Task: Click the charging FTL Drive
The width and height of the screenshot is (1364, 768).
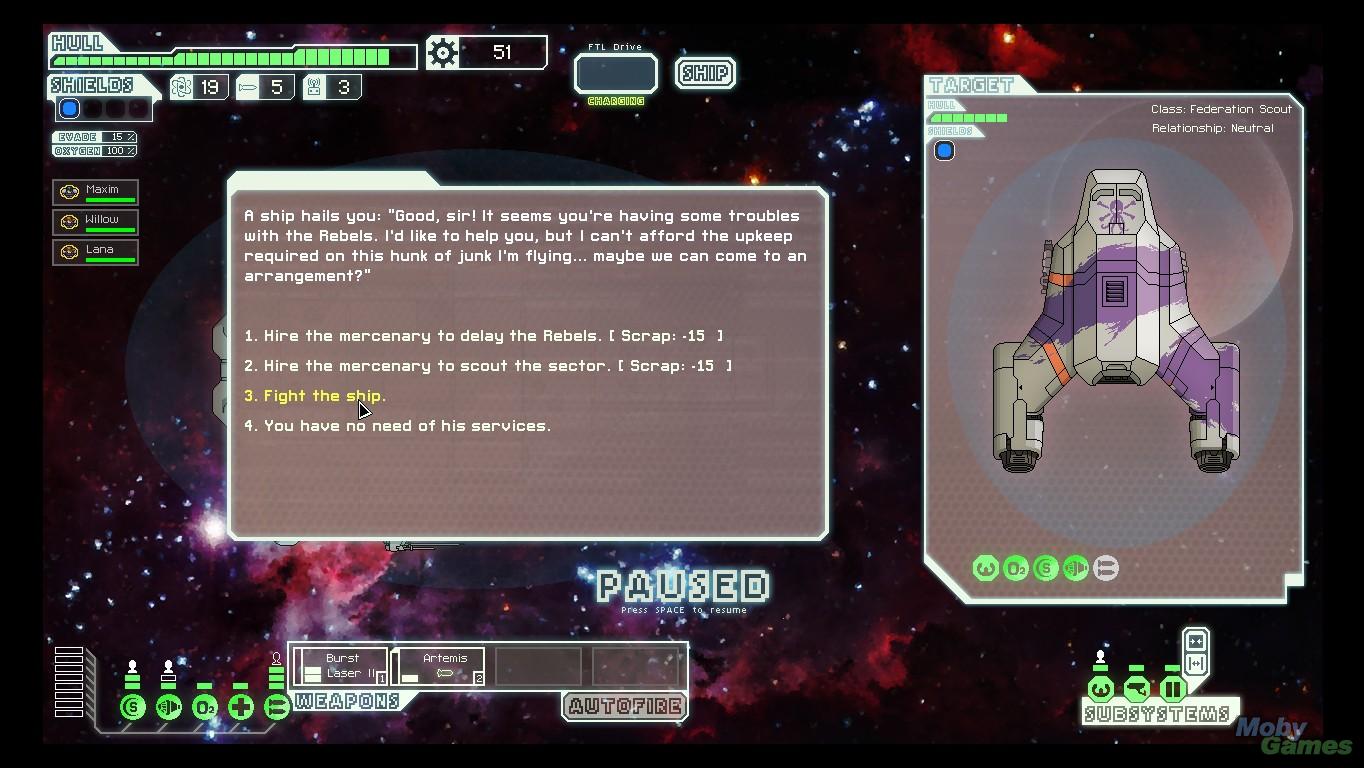Action: coord(614,73)
